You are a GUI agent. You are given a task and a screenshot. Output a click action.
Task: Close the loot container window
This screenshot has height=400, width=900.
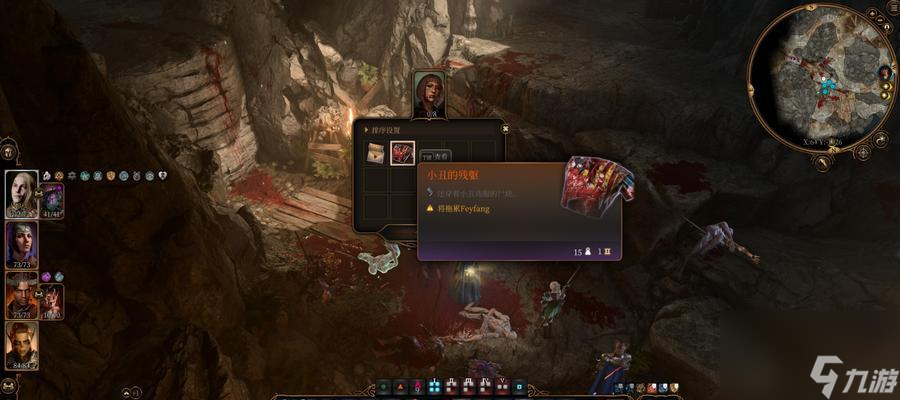[x=505, y=129]
